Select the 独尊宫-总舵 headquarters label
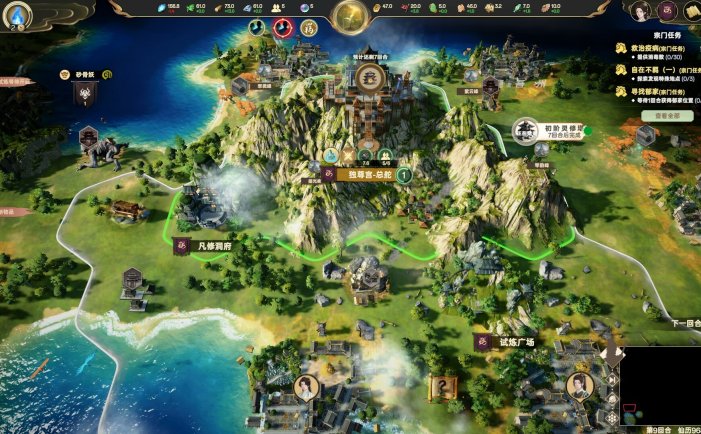The height and width of the screenshot is (434, 701). pos(366,175)
